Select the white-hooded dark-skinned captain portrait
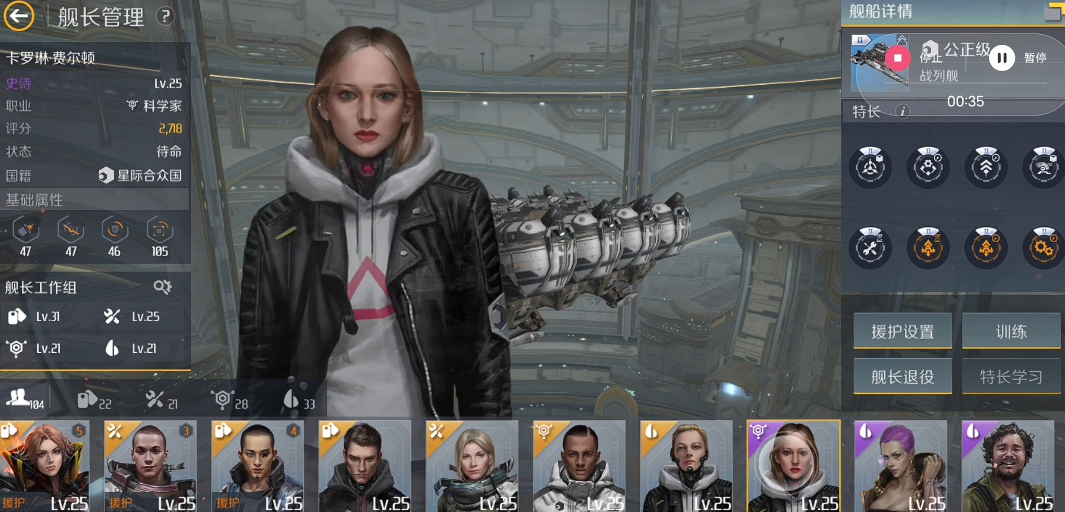The width and height of the screenshot is (1065, 512). [x=579, y=466]
